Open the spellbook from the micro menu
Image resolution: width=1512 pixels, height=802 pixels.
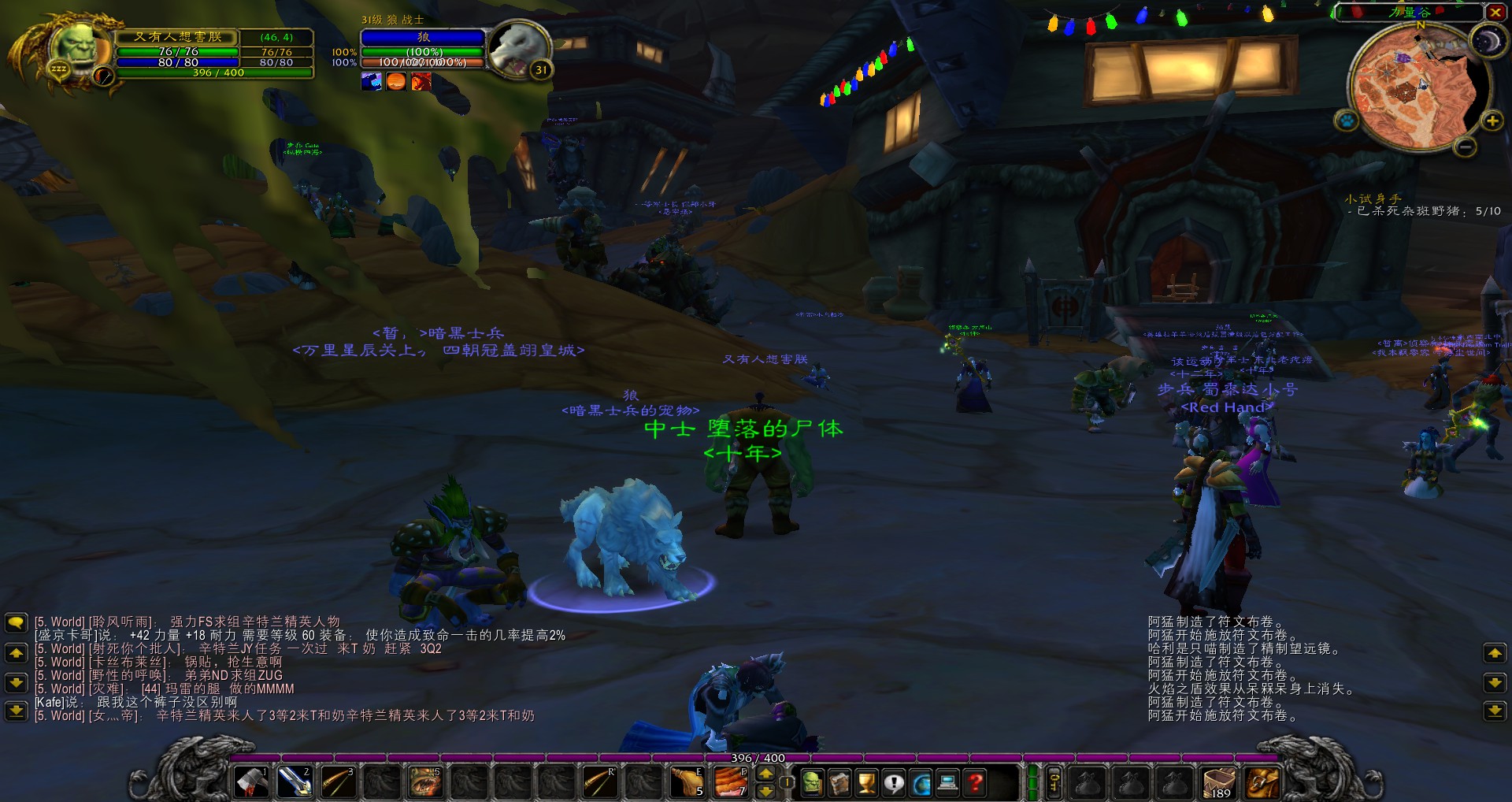coord(838,784)
